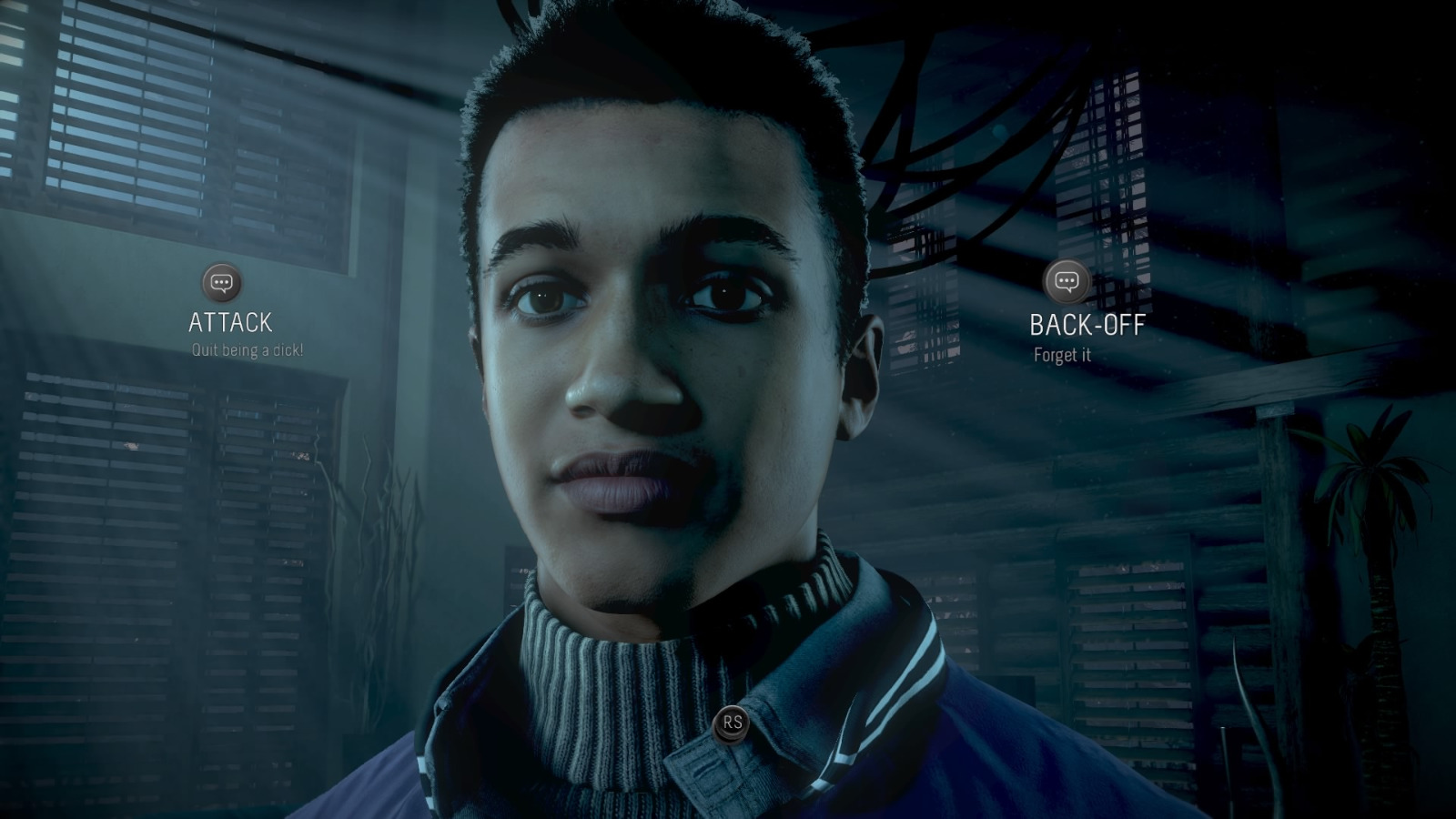Click the speech bubble icon above BACK-OFF
1456x819 pixels.
tap(1066, 283)
